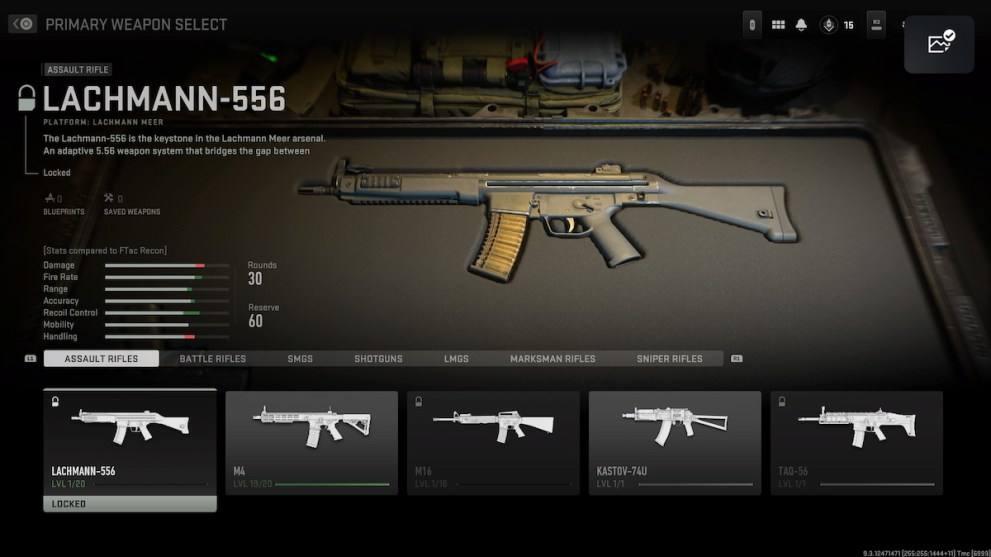The height and width of the screenshot is (557, 991).
Task: Choose the M4 assault rifle card
Action: [x=311, y=443]
